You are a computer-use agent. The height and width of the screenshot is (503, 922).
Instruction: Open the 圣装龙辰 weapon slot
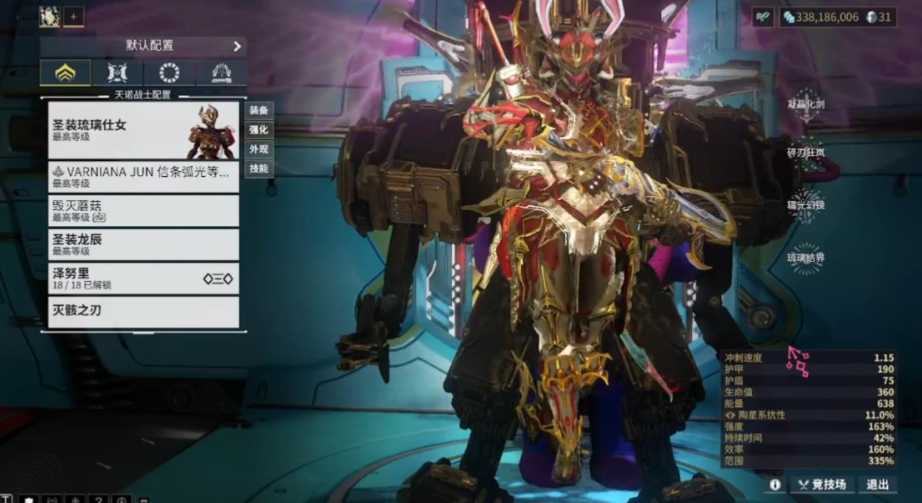point(143,245)
